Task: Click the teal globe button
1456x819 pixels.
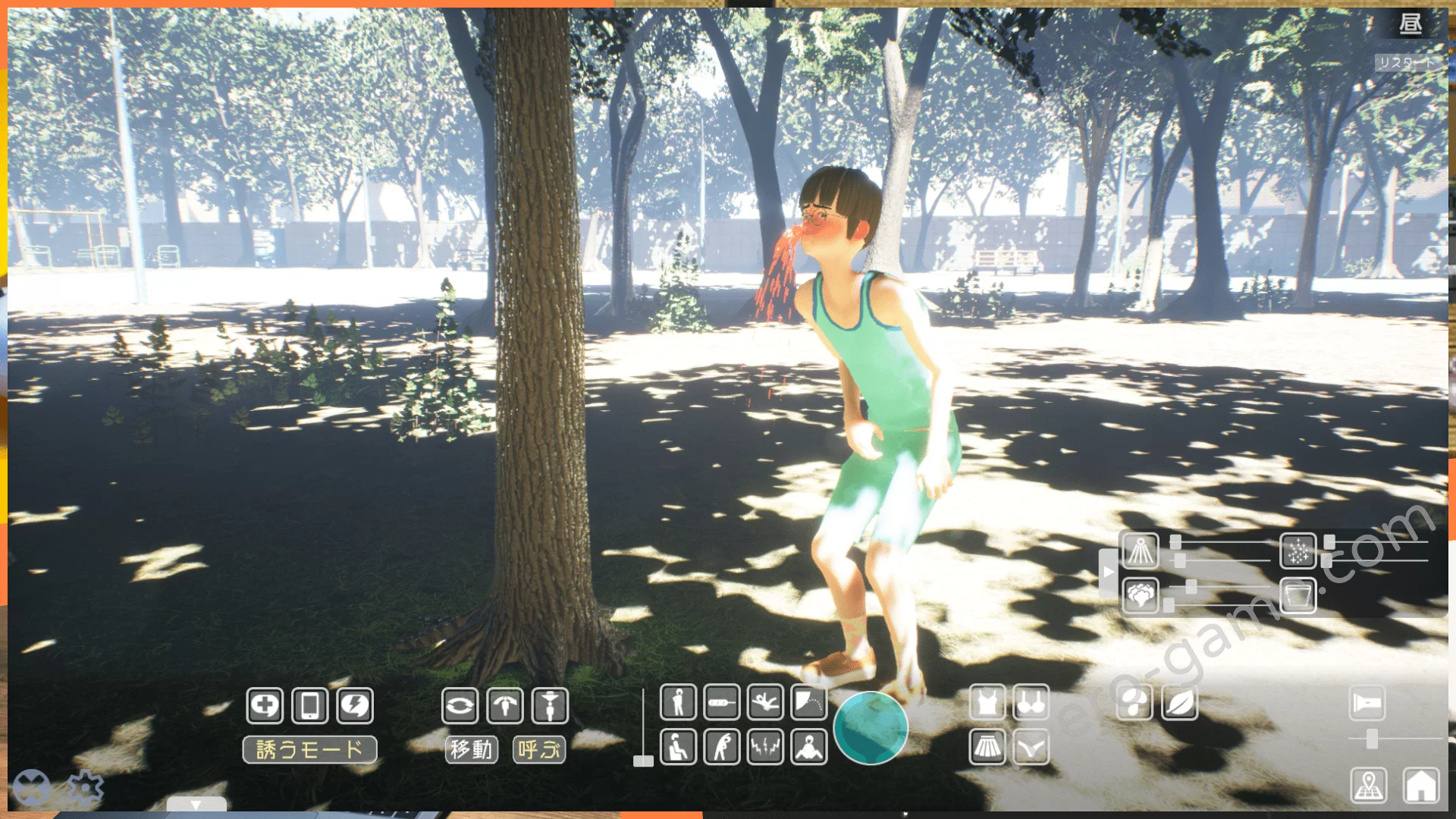Action: click(871, 727)
